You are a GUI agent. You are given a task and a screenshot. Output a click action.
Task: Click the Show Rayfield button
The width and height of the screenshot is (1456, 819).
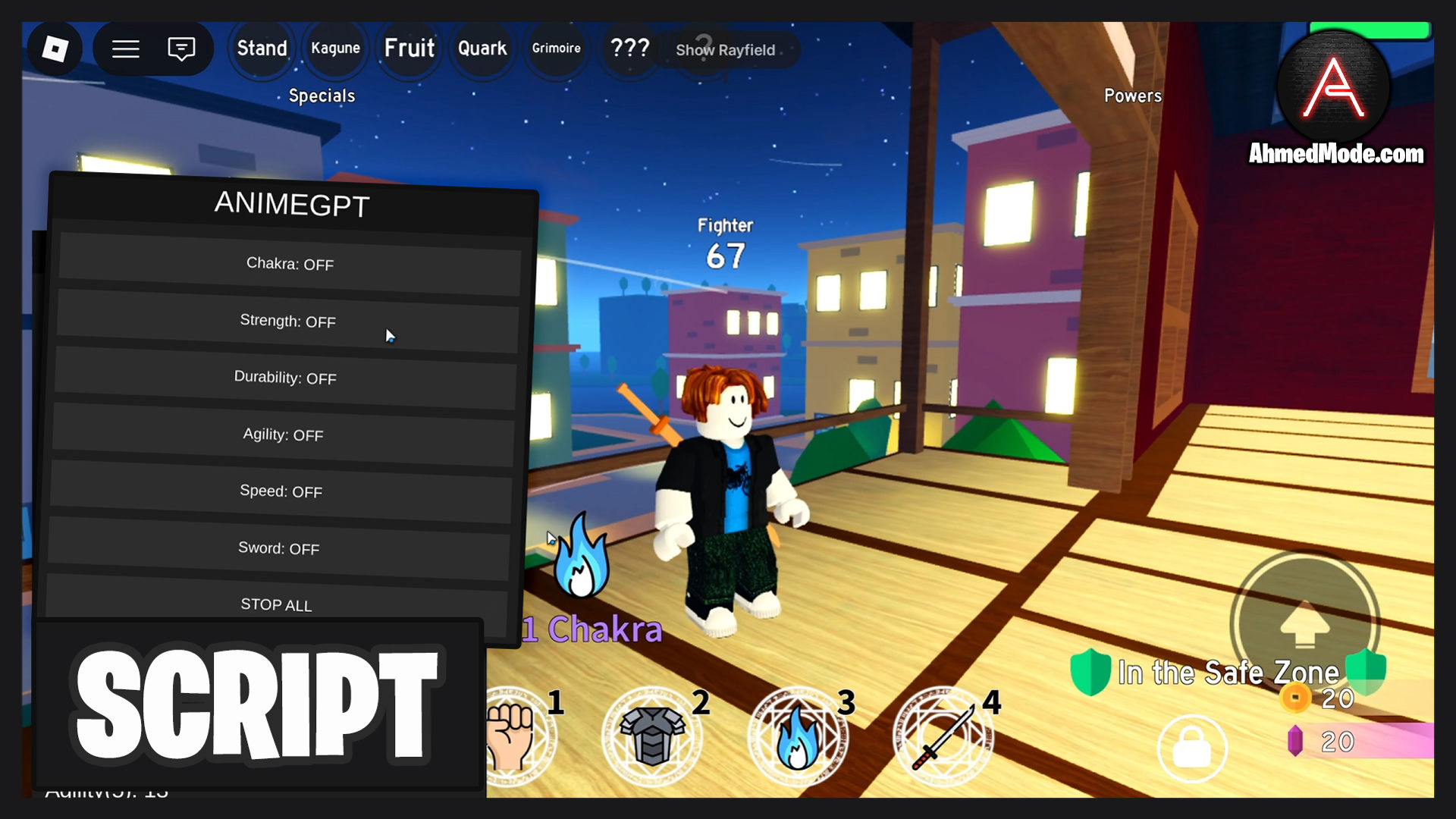click(726, 50)
